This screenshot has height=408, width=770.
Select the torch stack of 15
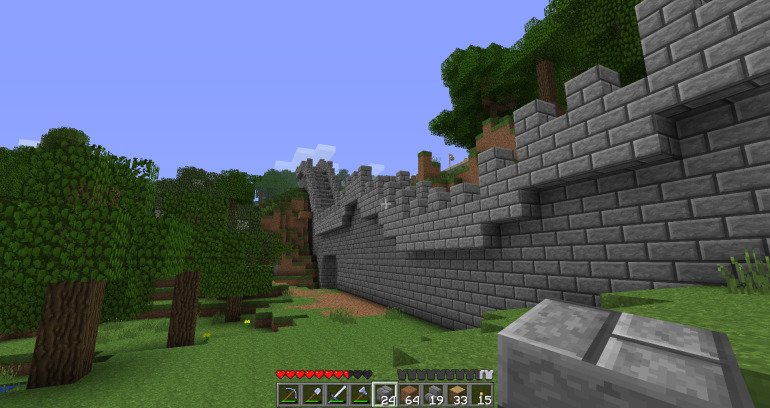(480, 394)
